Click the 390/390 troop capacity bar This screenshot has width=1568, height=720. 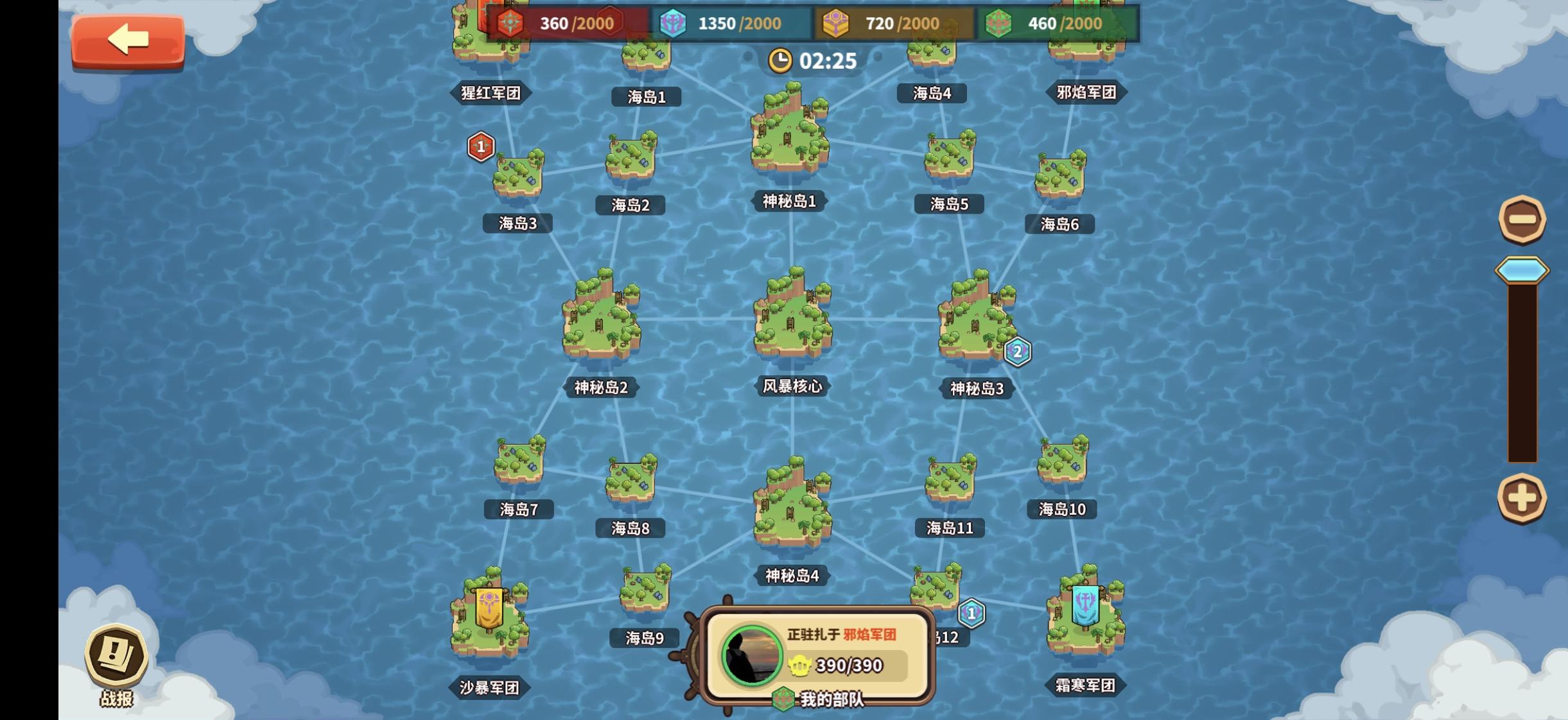click(848, 665)
